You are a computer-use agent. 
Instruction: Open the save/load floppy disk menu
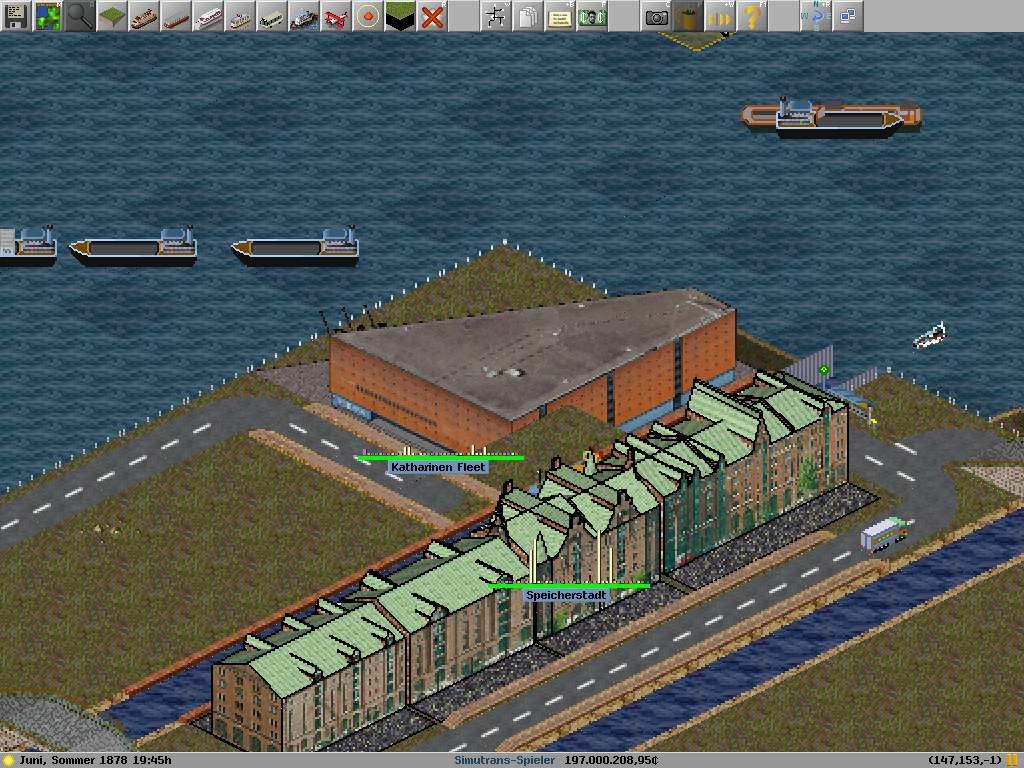click(15, 16)
